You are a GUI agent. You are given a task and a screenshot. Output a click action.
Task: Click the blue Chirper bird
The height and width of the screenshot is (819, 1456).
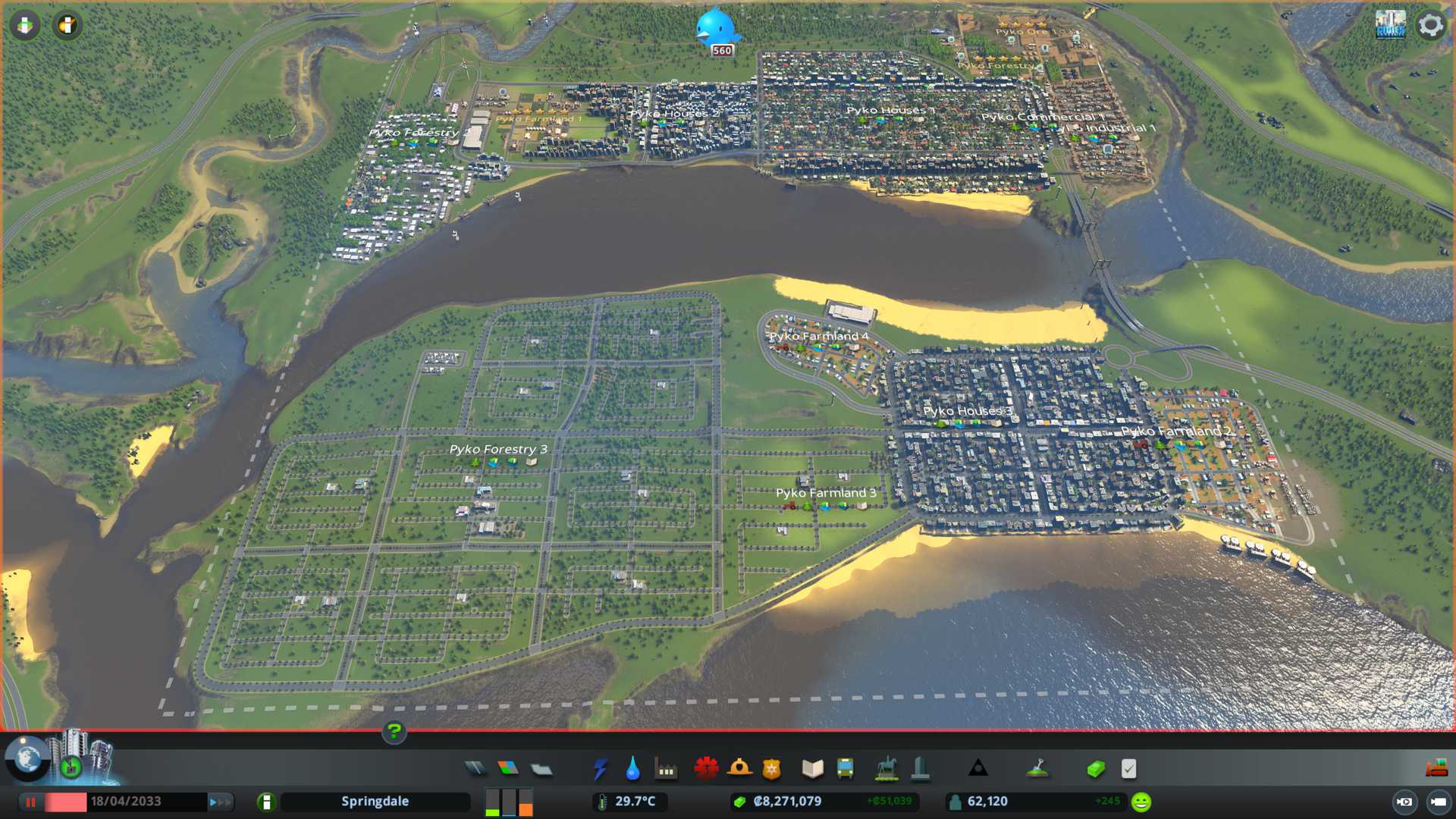pos(716,28)
